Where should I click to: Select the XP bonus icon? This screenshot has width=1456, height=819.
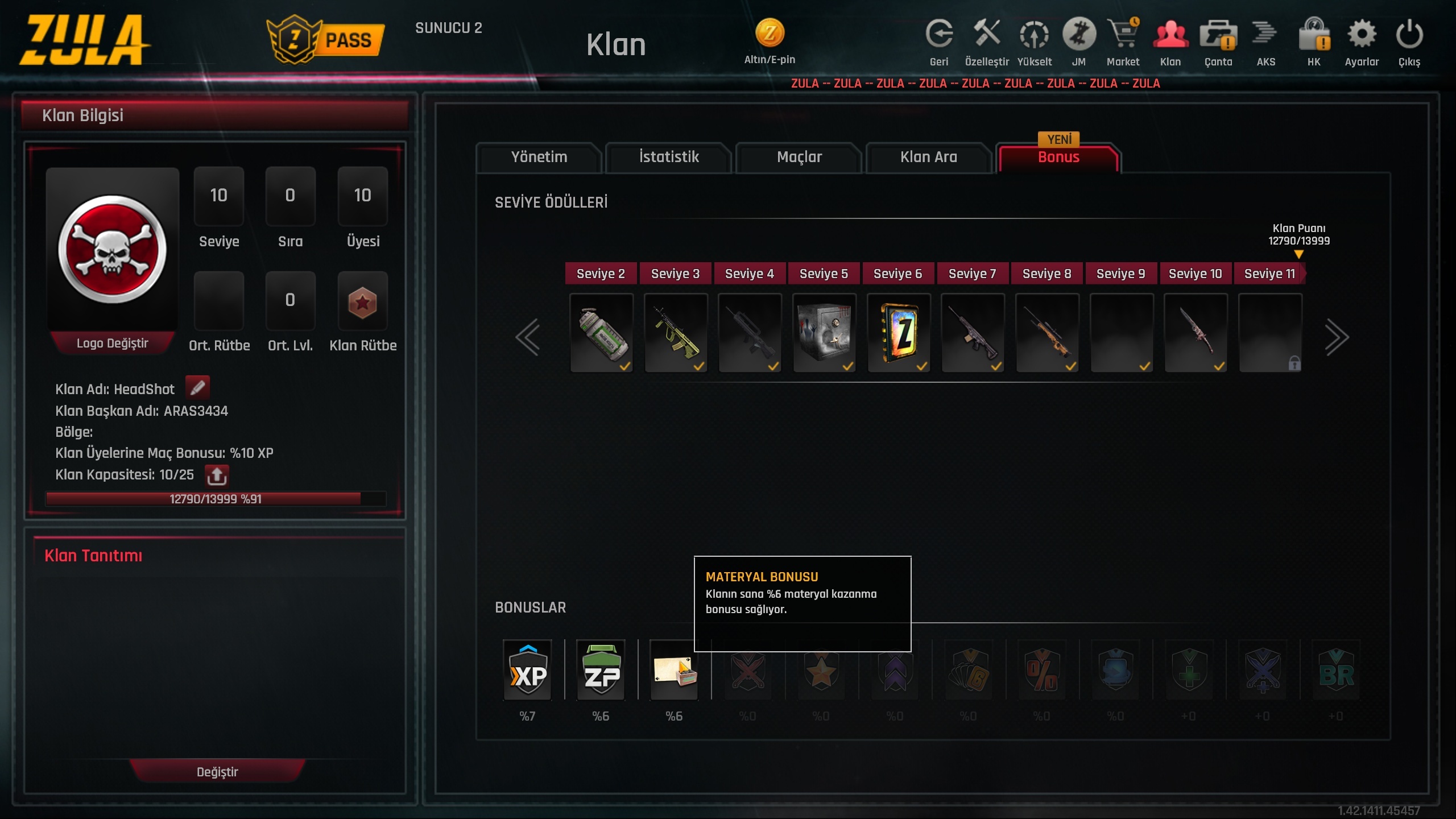[x=527, y=671]
